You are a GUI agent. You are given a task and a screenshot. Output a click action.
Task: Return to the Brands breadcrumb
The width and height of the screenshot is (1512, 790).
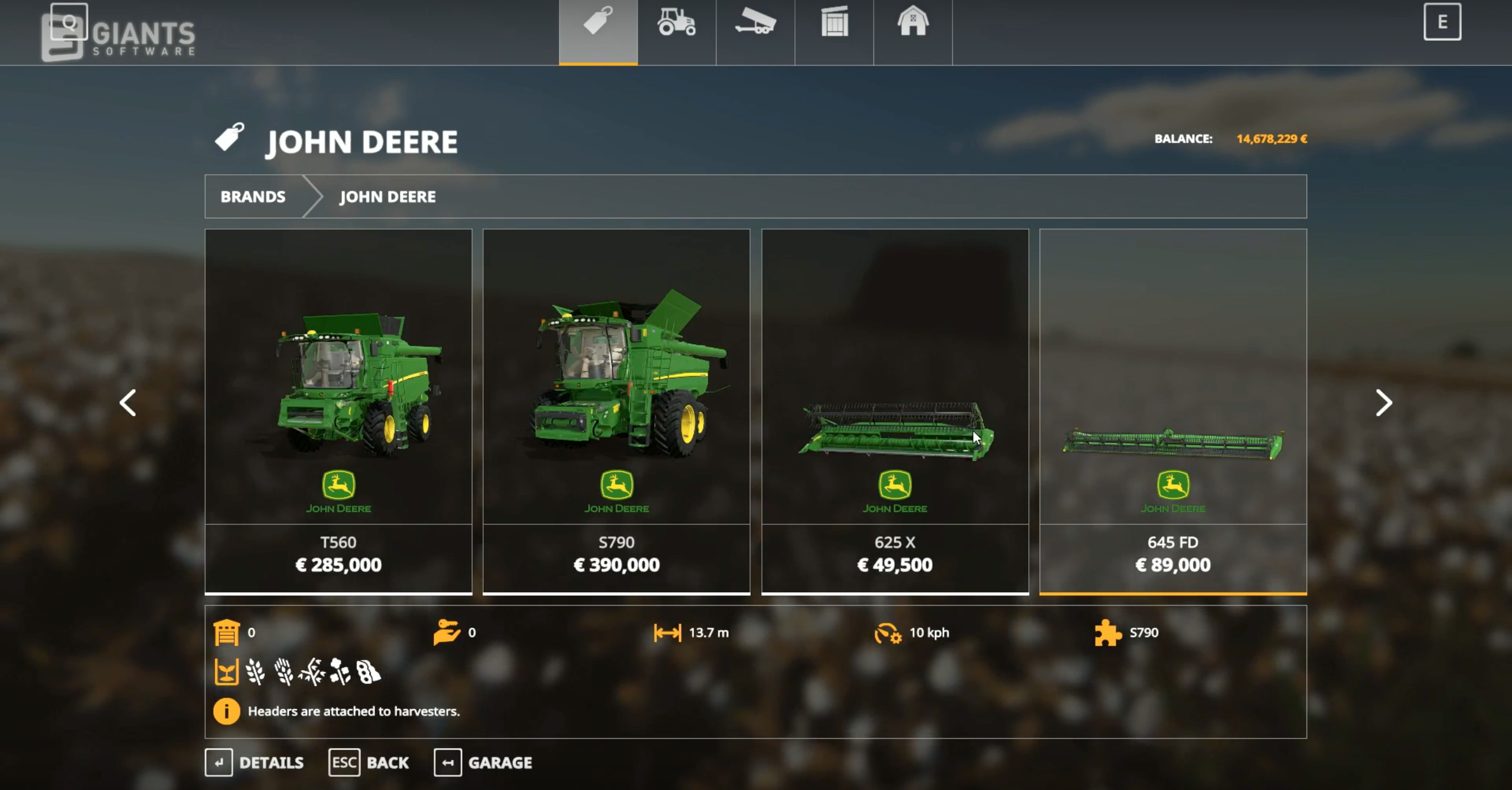coord(253,197)
